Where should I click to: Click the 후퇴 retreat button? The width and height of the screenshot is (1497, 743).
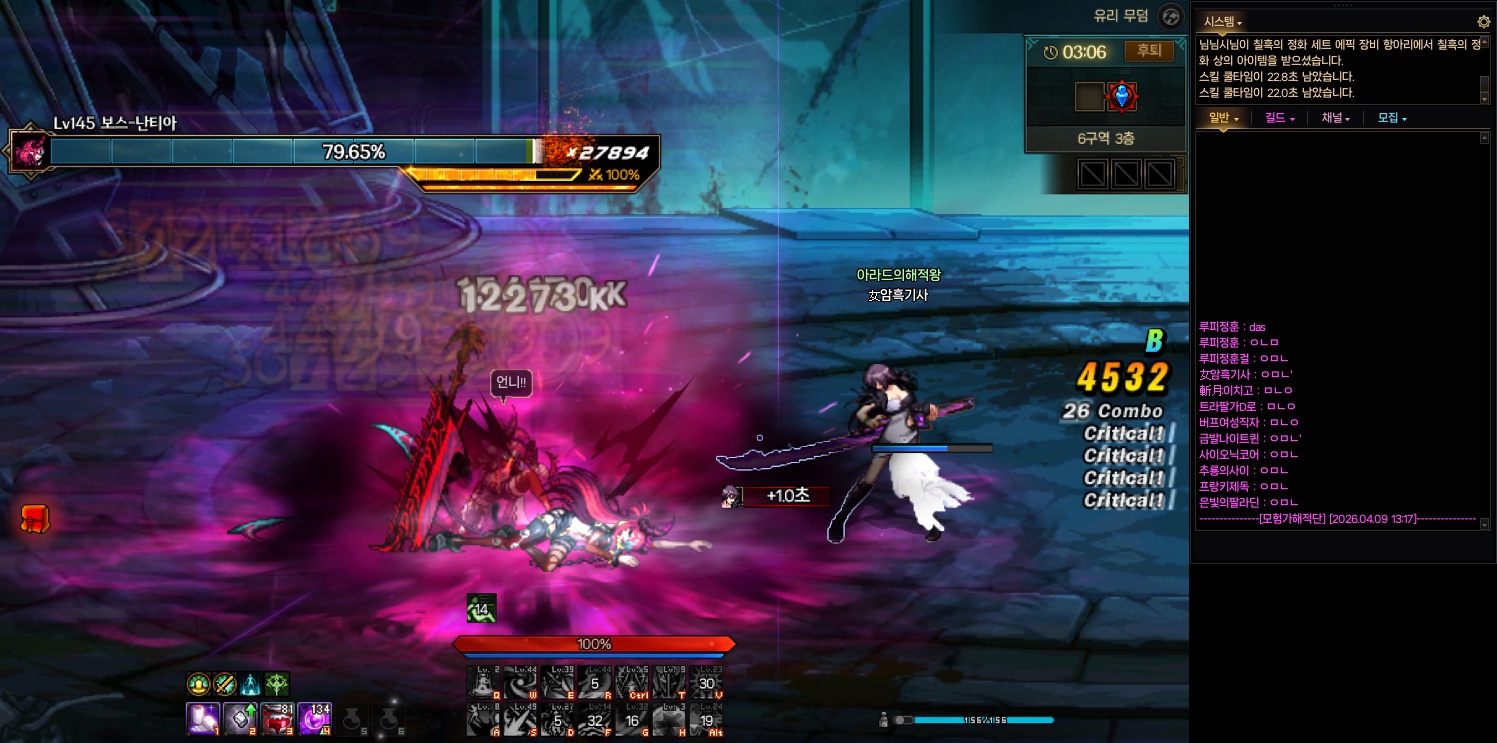point(1150,51)
